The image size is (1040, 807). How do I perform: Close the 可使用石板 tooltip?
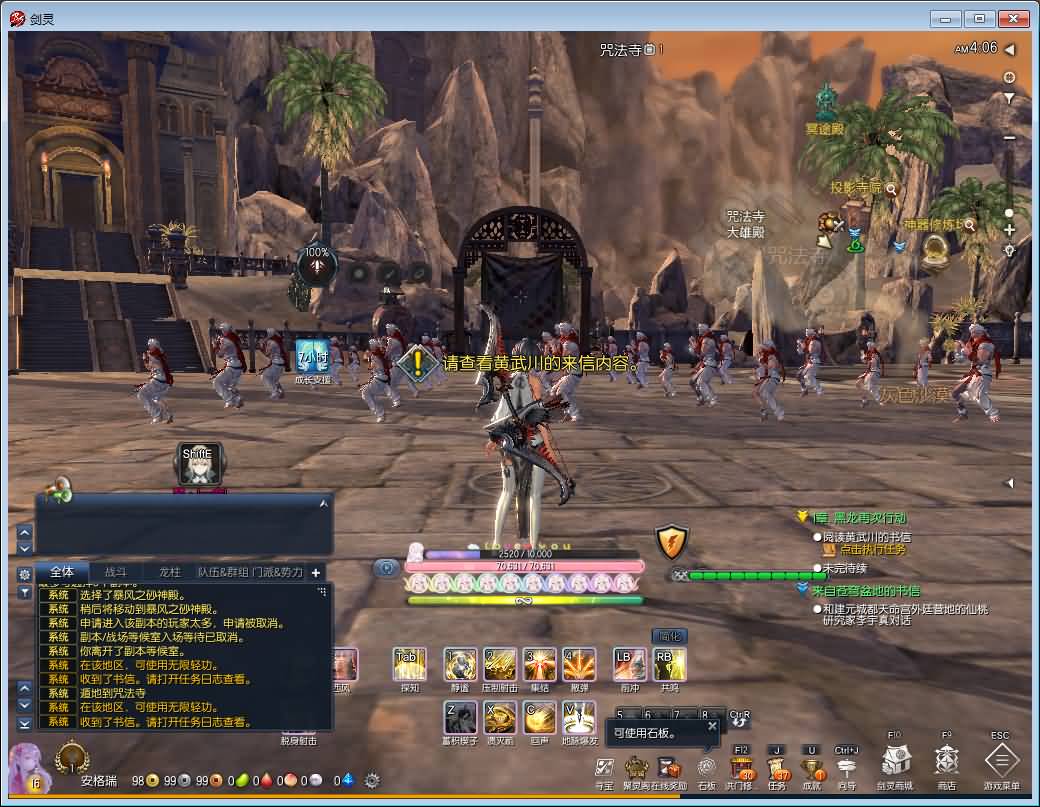coord(712,726)
